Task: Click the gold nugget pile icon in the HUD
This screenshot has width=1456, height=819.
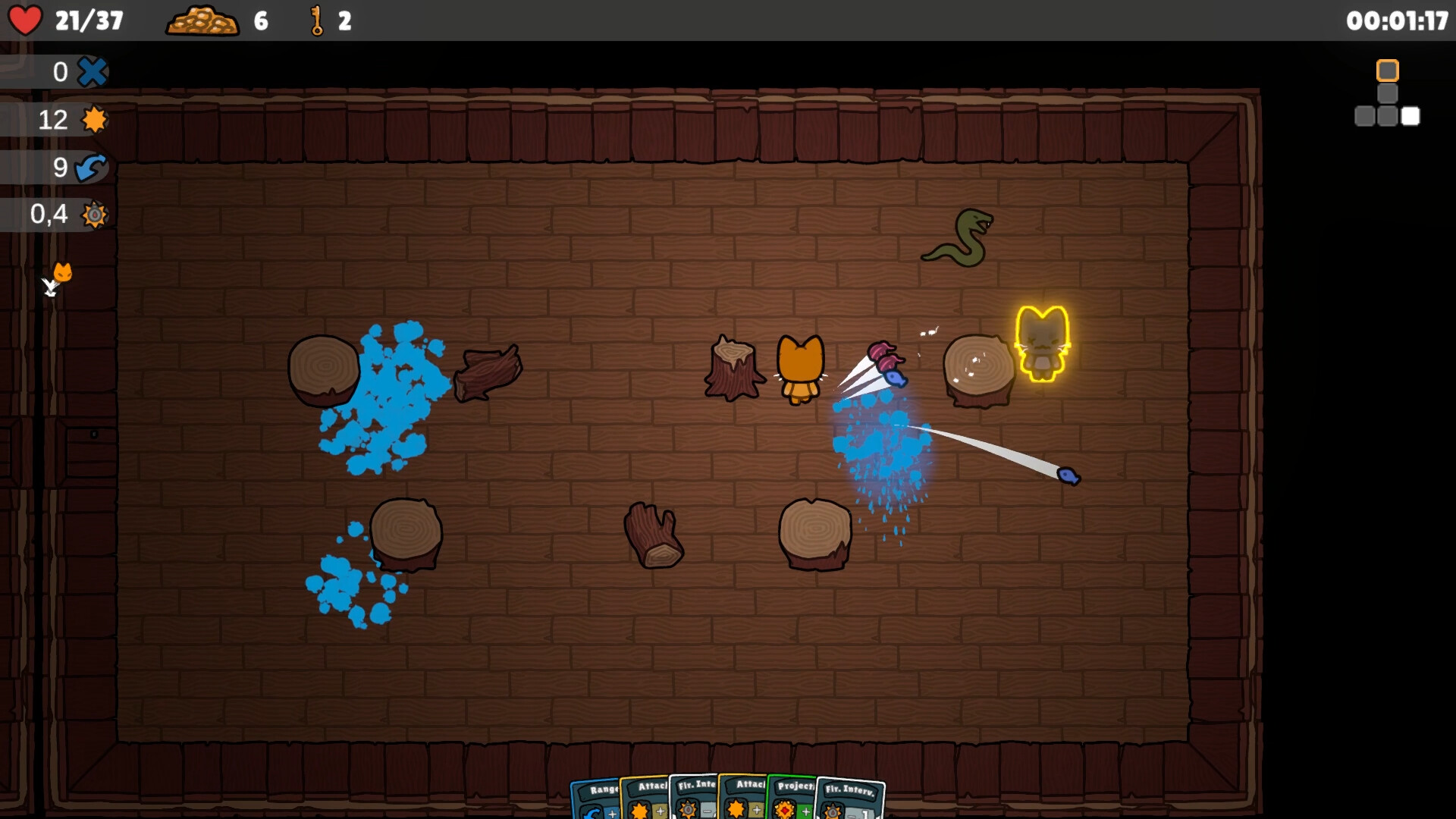Action: (203, 20)
